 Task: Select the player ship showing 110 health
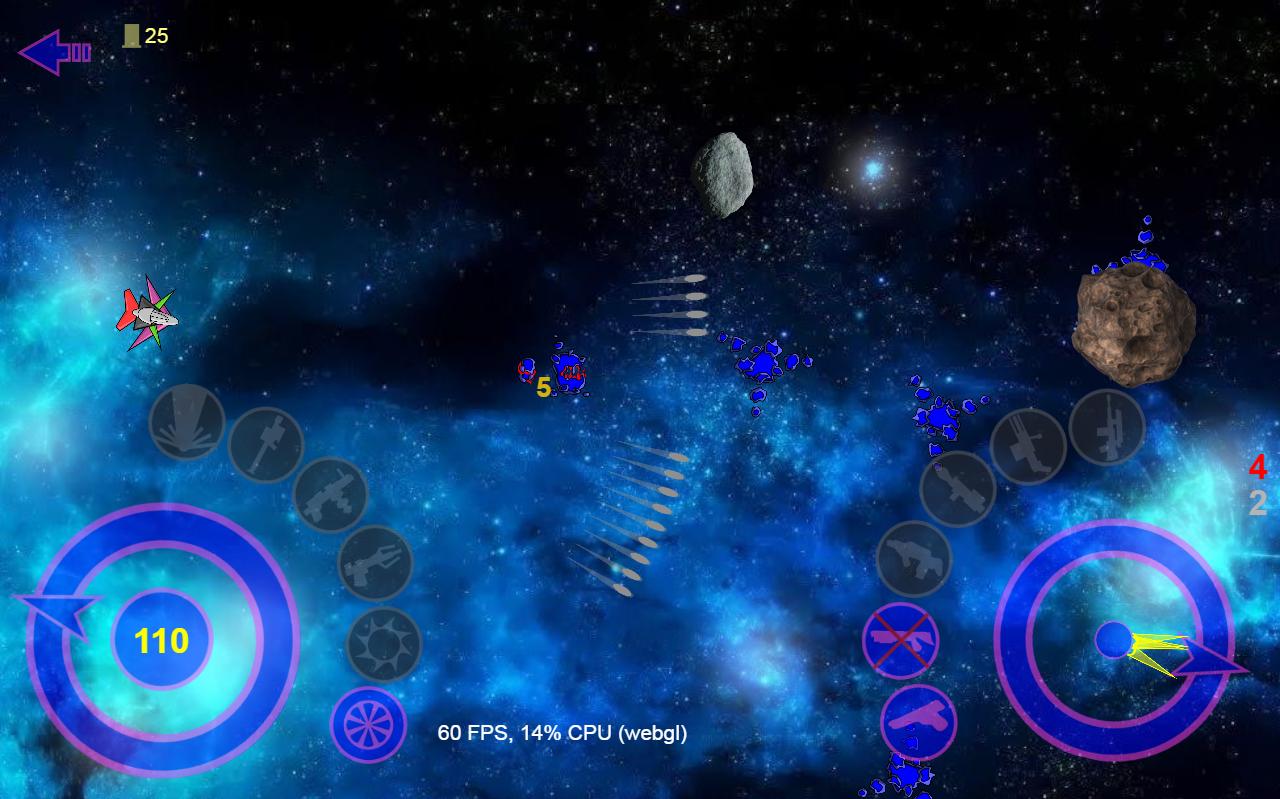160,640
